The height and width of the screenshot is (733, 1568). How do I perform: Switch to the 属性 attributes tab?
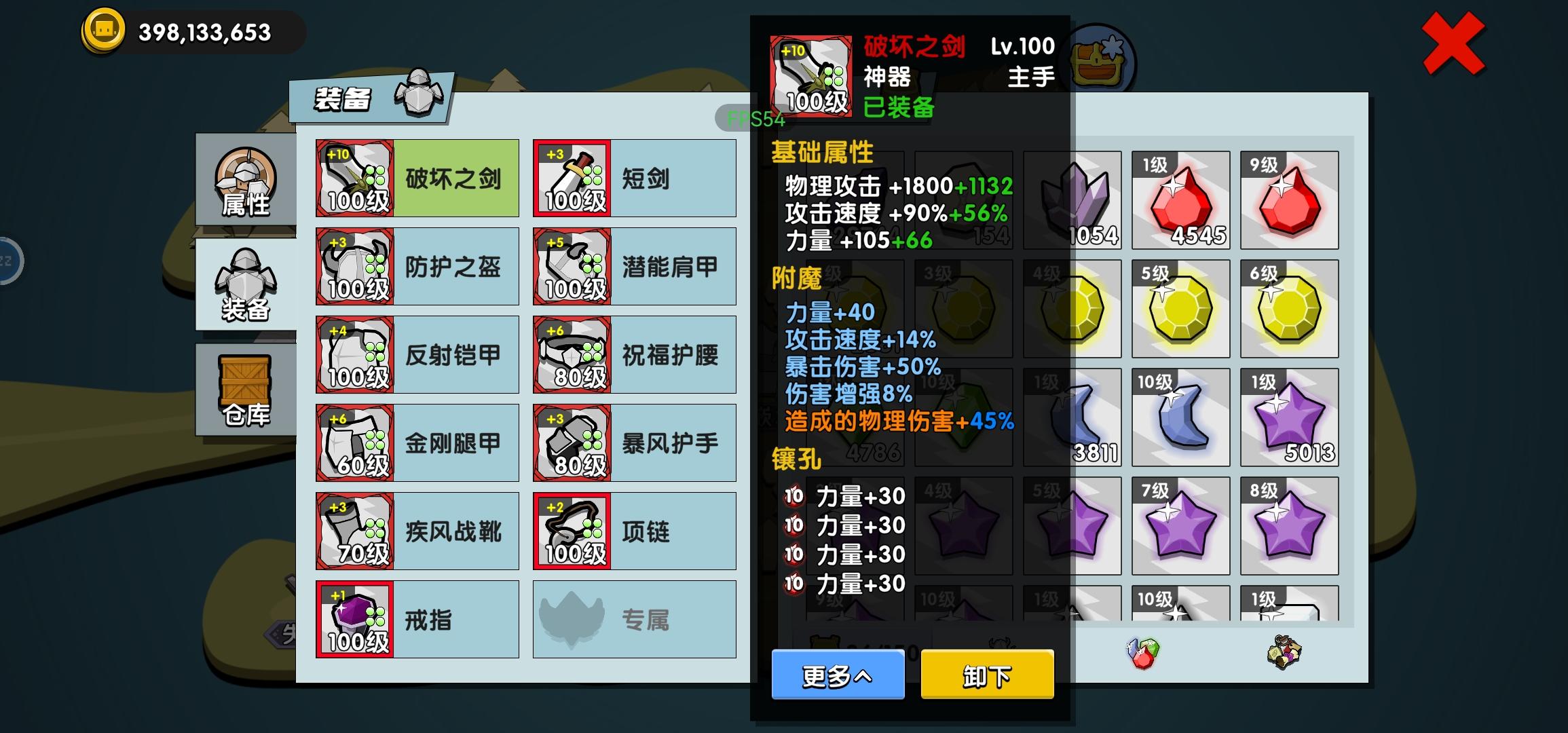pos(246,180)
